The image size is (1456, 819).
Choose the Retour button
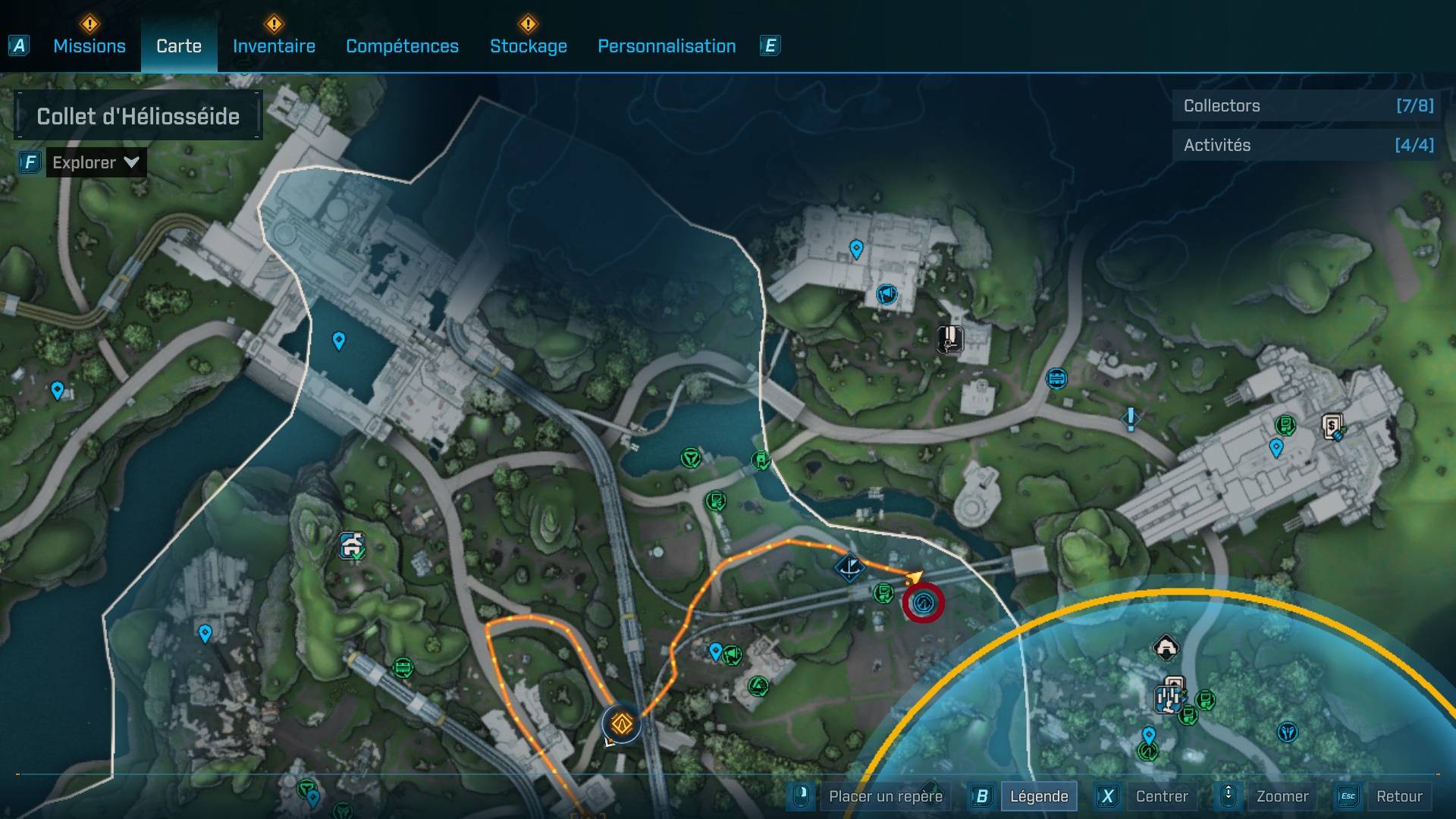pos(1398,796)
